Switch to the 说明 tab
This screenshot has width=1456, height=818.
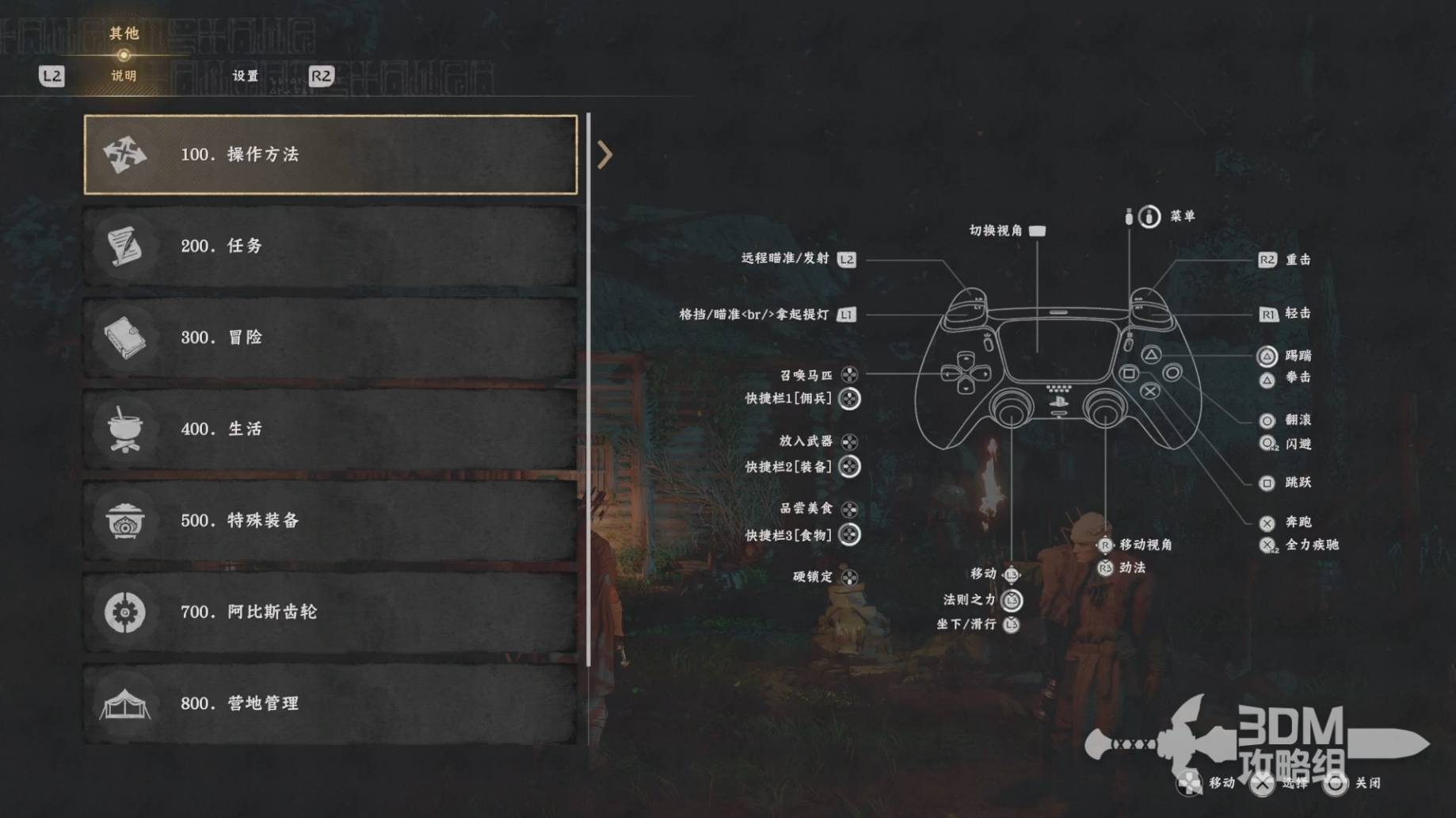click(x=124, y=76)
